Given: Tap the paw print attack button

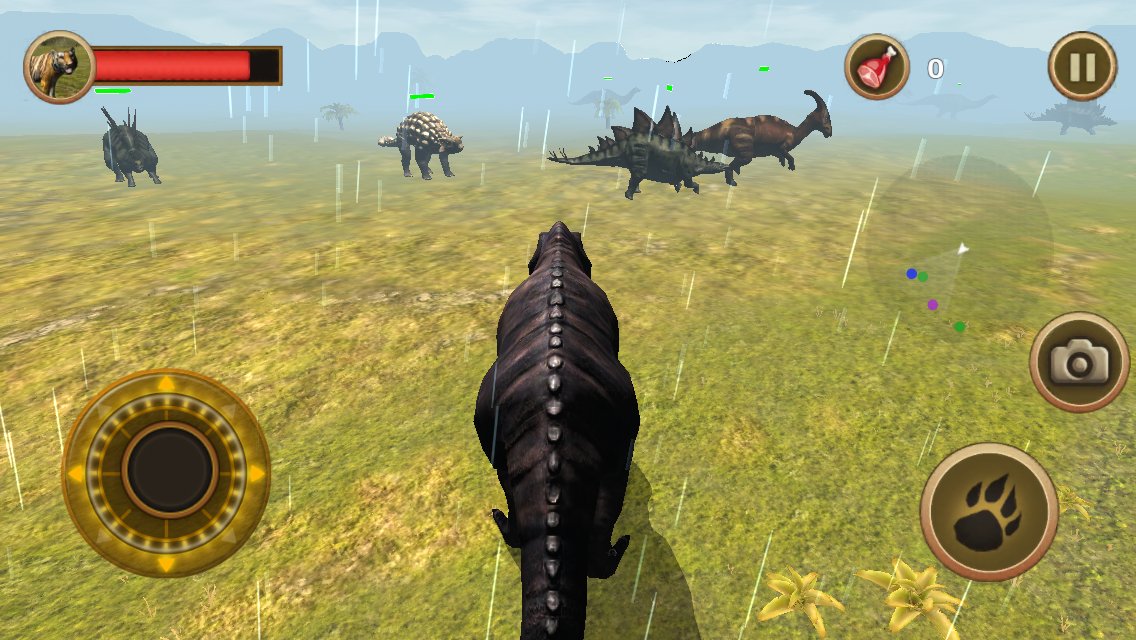Looking at the screenshot, I should 989,512.
